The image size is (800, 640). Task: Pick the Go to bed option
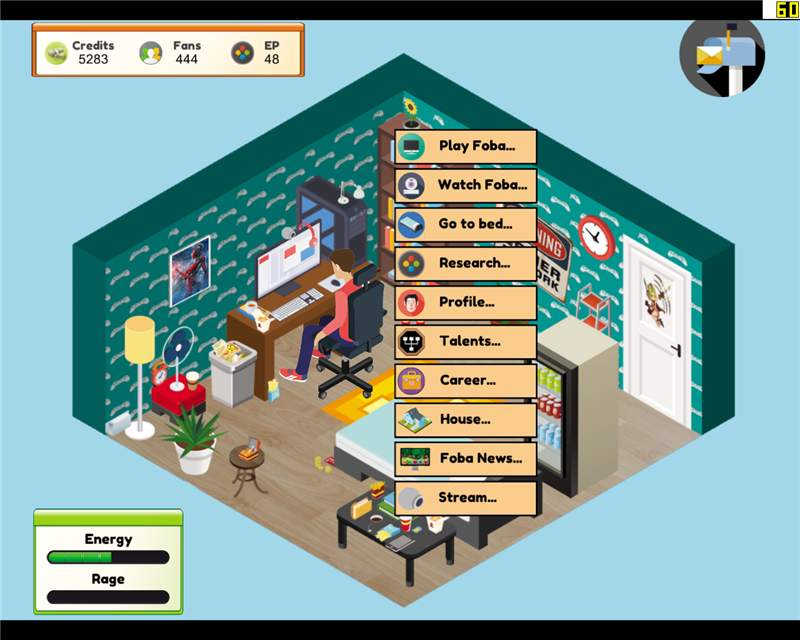click(466, 225)
